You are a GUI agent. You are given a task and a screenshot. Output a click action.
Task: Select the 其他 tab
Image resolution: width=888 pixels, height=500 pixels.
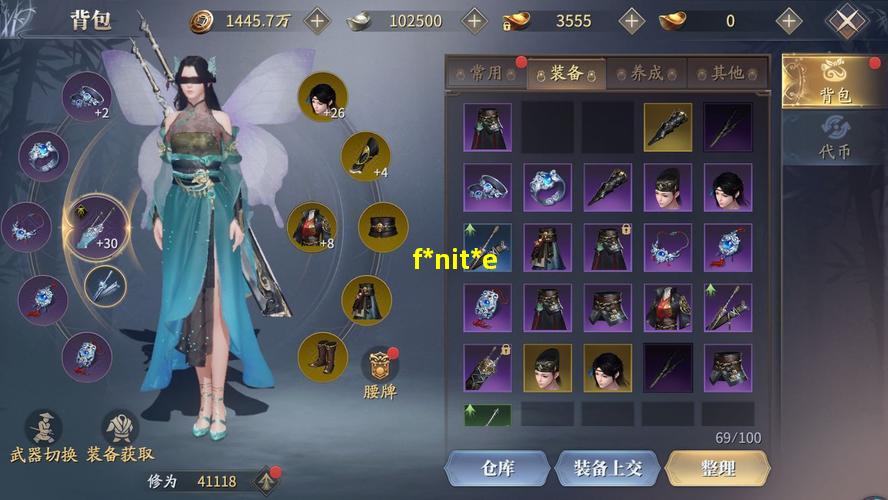(x=728, y=73)
